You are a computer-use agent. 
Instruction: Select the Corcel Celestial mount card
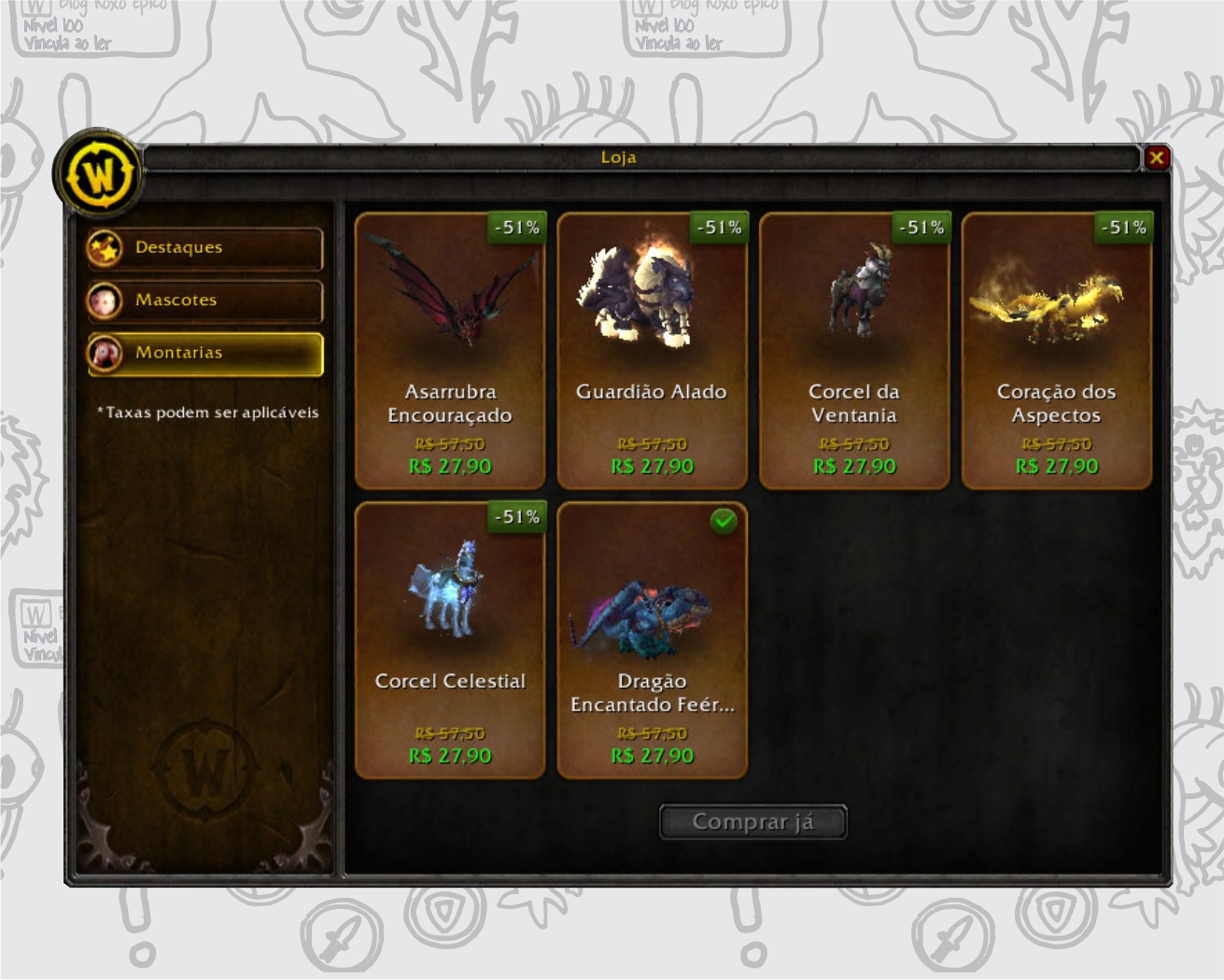450,640
